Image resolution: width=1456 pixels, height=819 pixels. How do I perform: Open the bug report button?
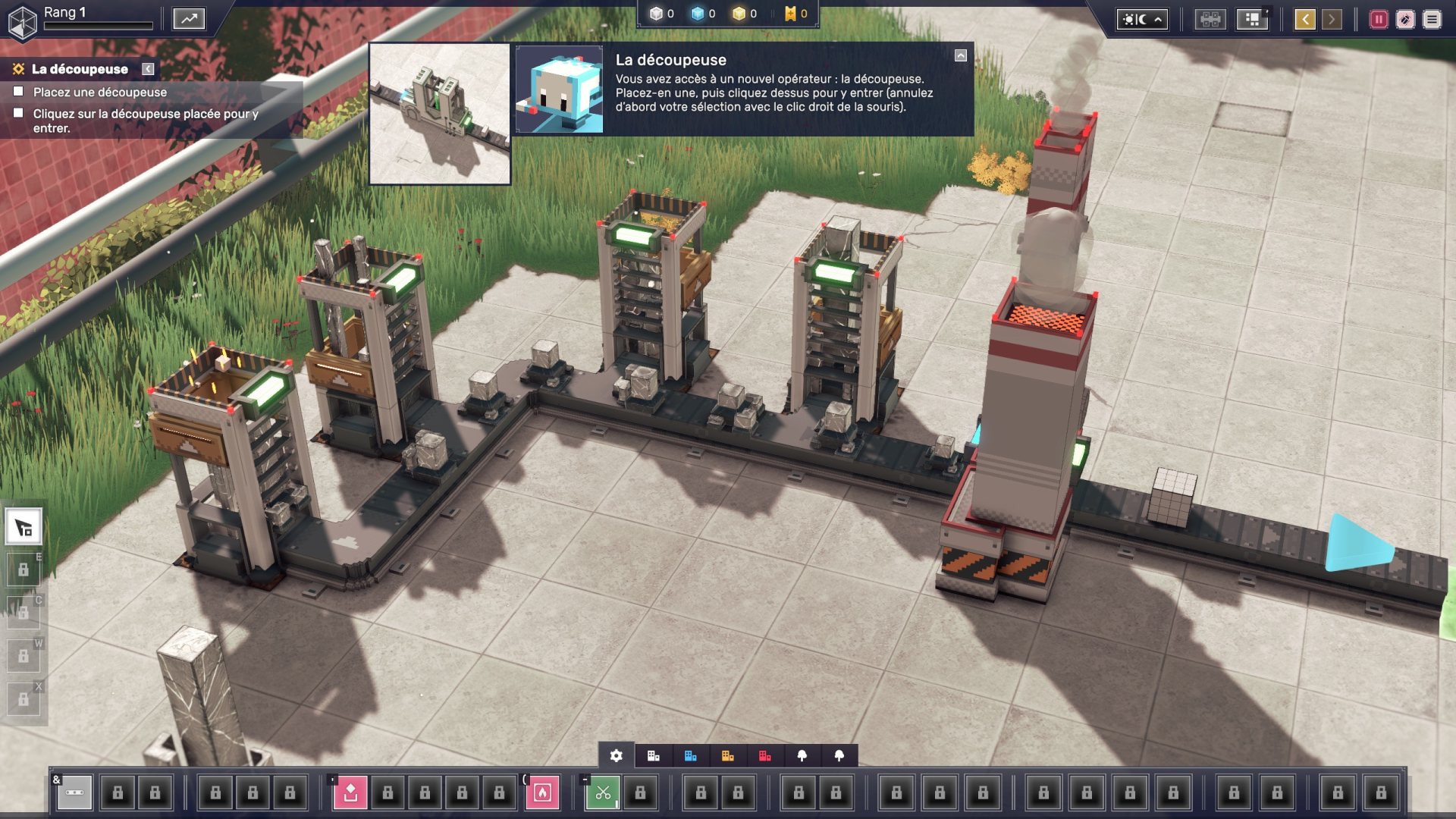(x=1405, y=20)
